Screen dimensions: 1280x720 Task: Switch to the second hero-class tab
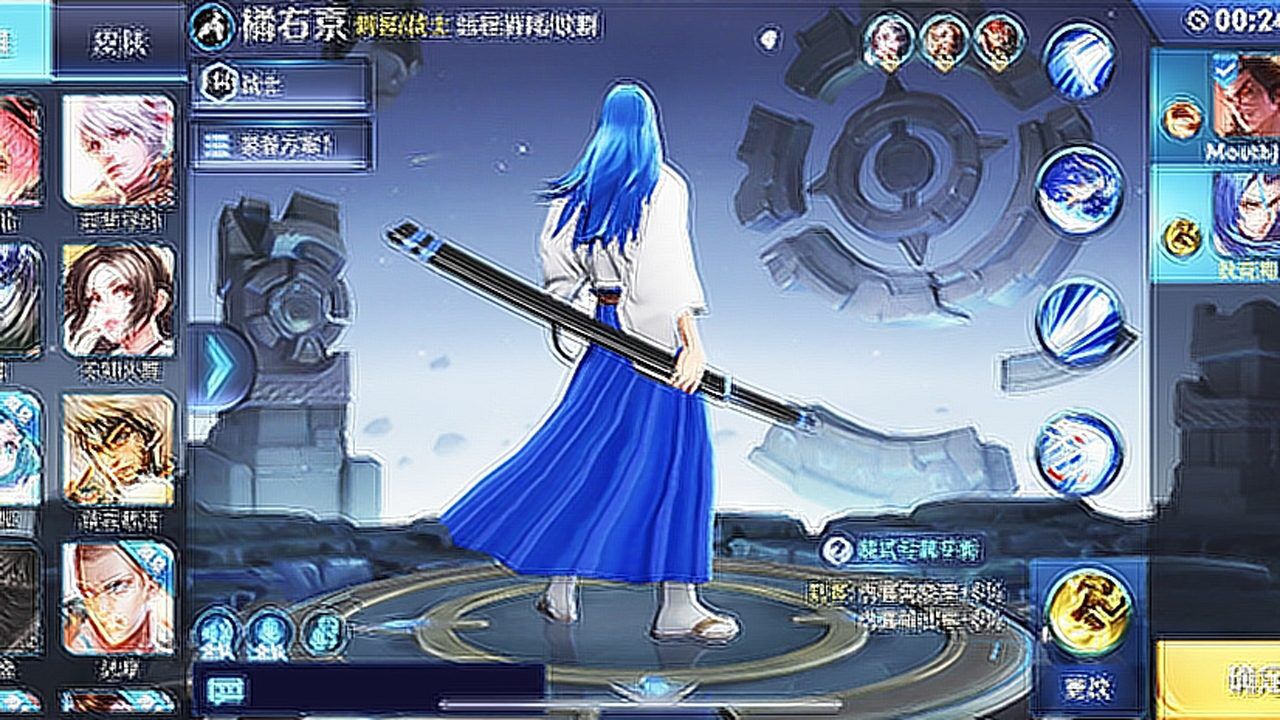click(x=118, y=47)
